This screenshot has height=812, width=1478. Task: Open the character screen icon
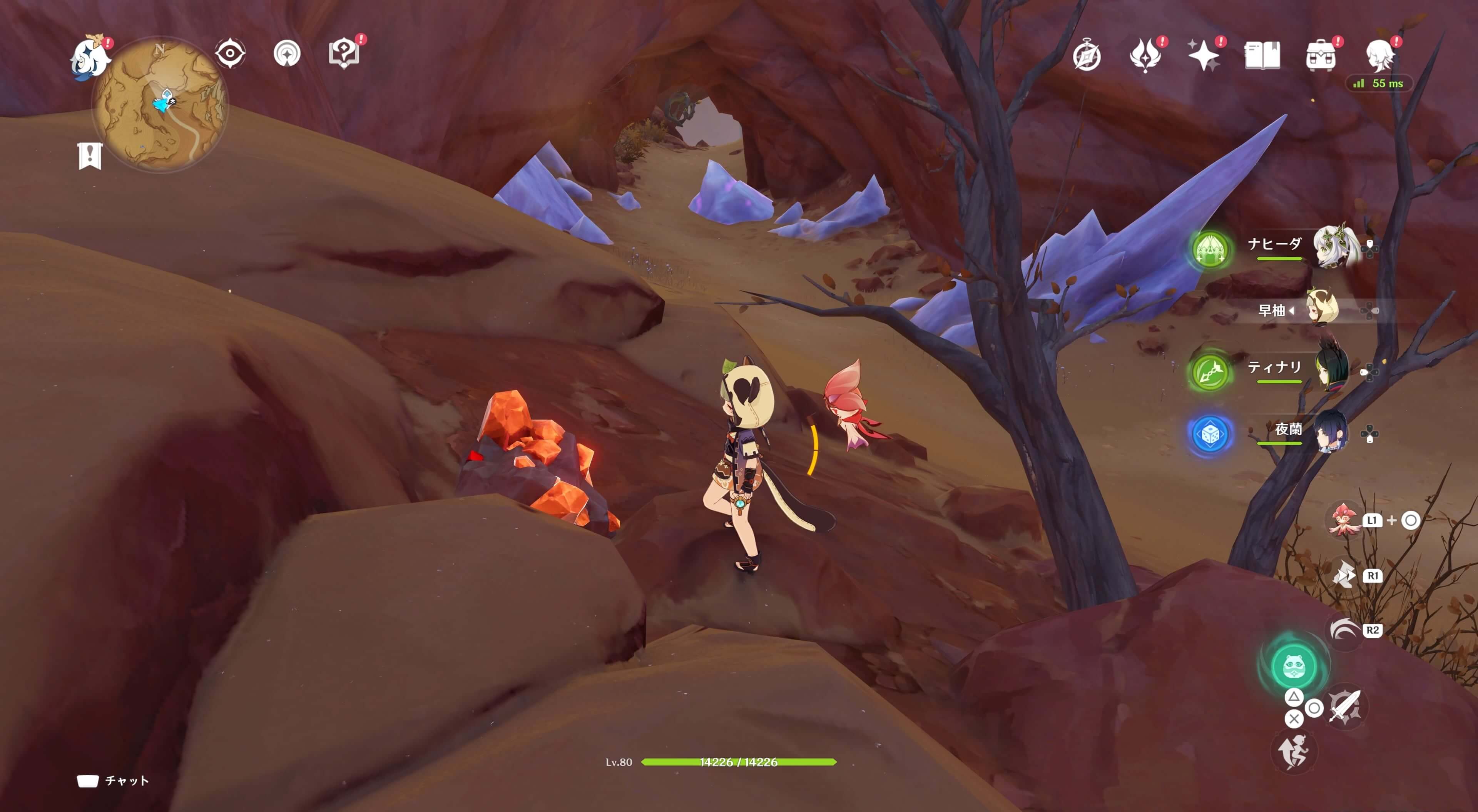pos(1380,56)
